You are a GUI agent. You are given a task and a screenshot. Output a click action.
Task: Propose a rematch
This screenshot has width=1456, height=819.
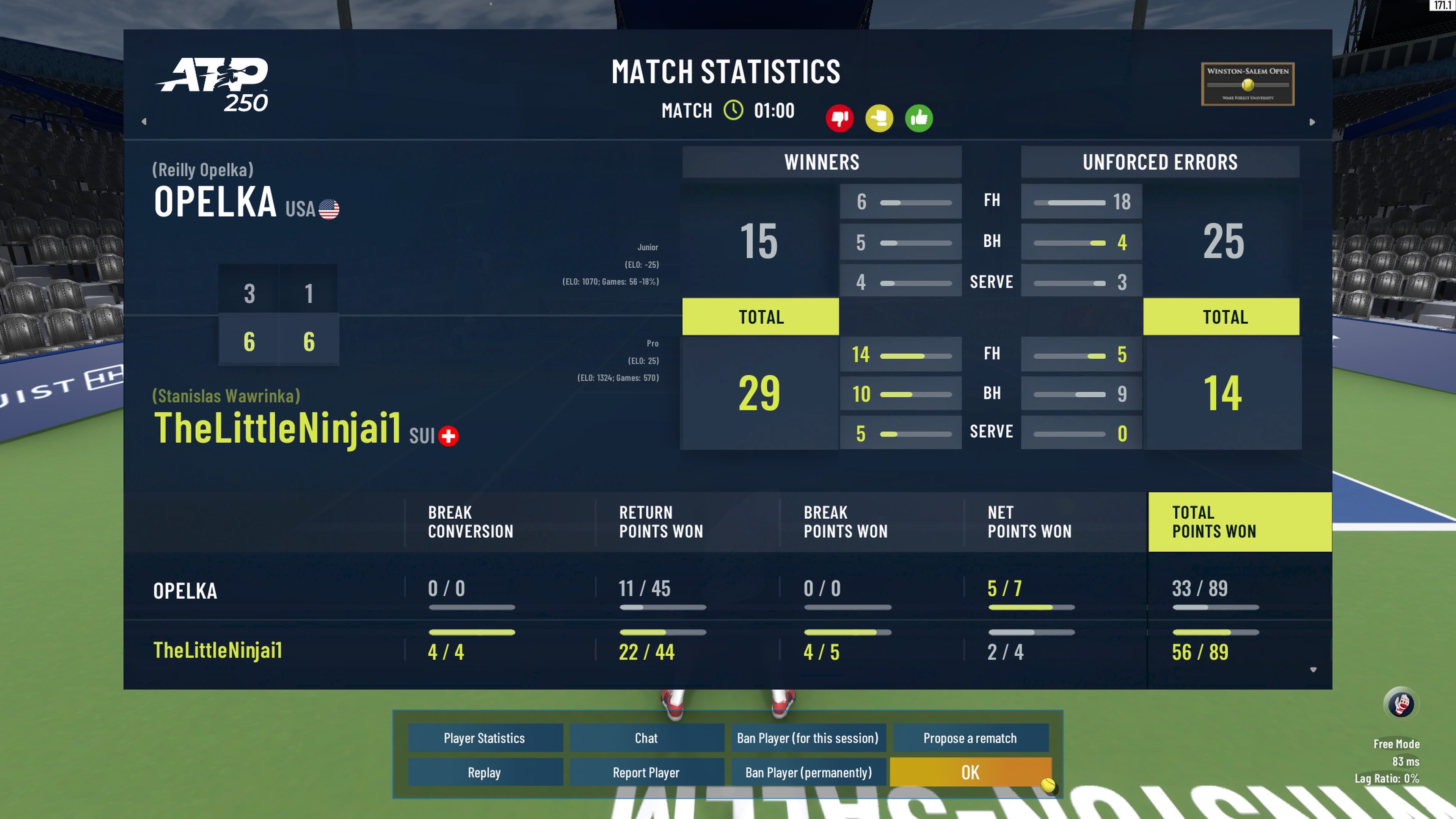(x=970, y=738)
